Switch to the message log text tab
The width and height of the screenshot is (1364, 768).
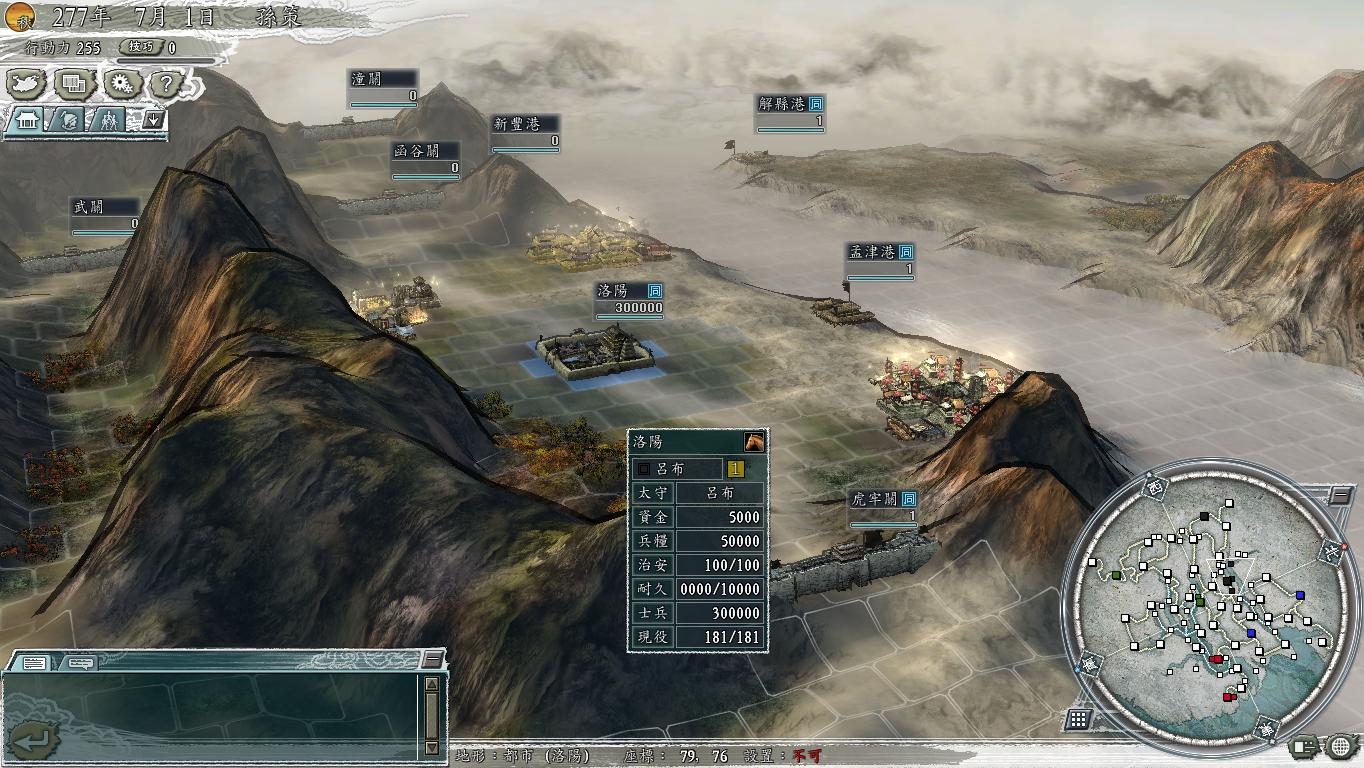click(34, 662)
